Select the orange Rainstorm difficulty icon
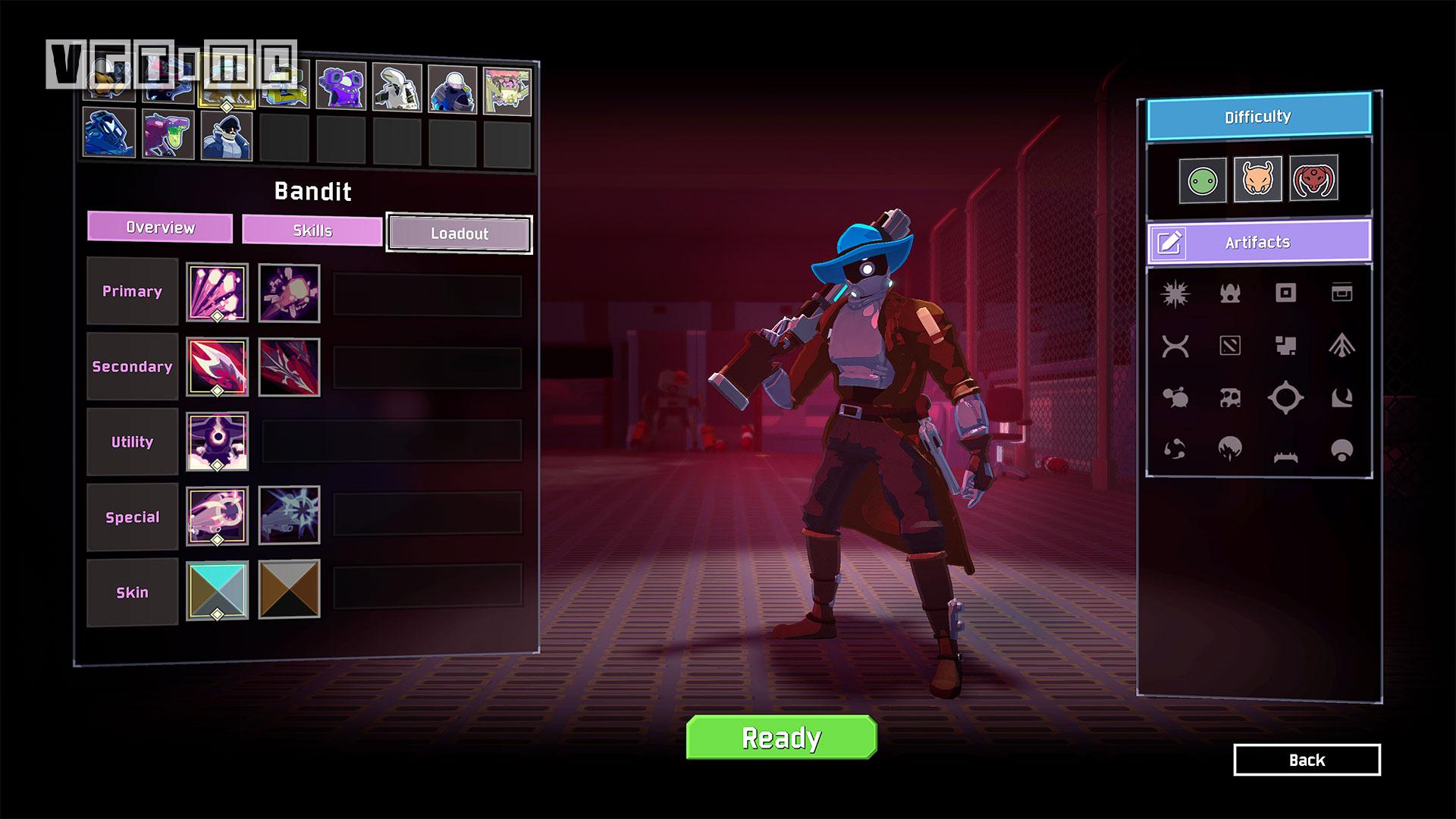 tap(1257, 180)
